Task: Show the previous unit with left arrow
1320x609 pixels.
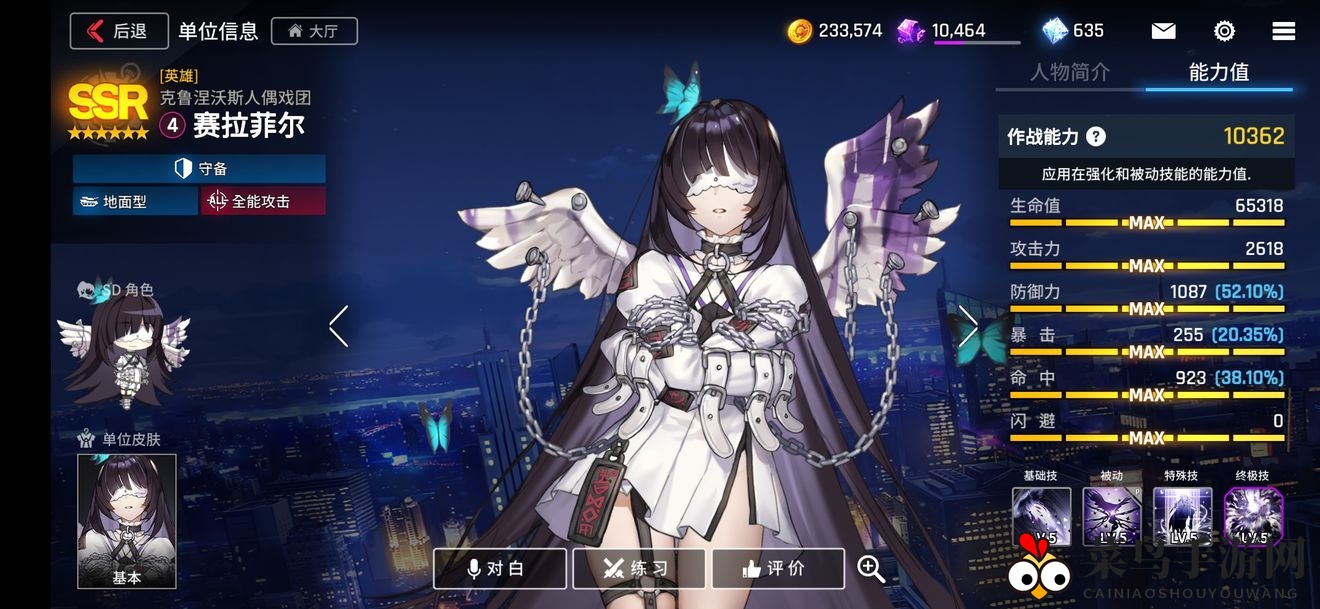Action: click(339, 326)
